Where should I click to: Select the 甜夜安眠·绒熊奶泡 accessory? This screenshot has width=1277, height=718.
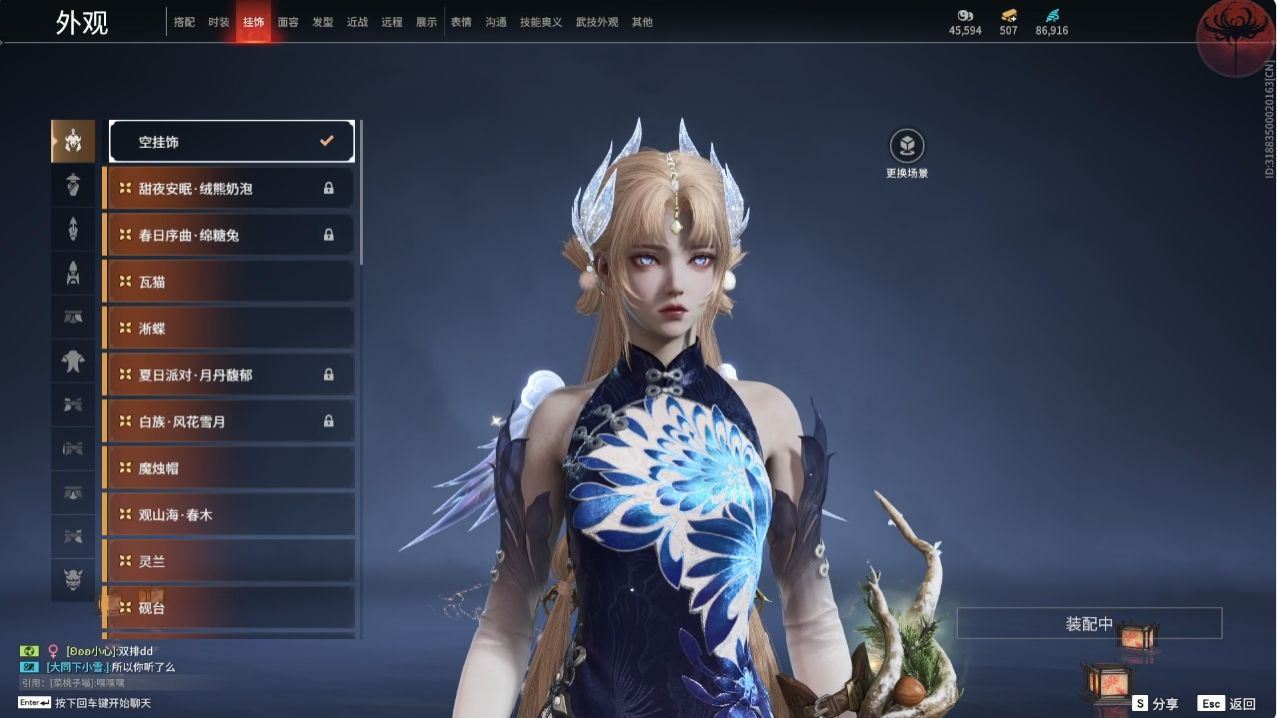tap(229, 188)
